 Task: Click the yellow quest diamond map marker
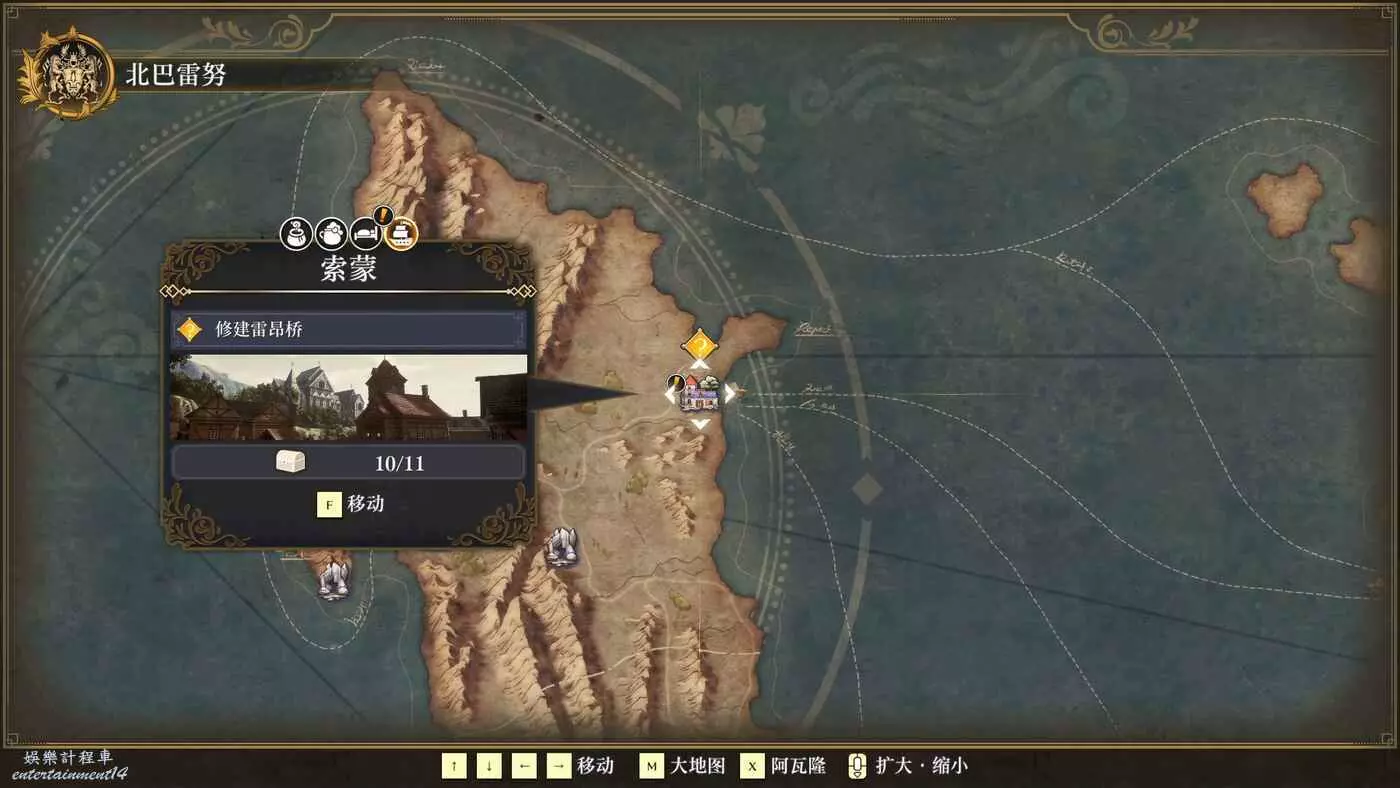click(x=700, y=346)
